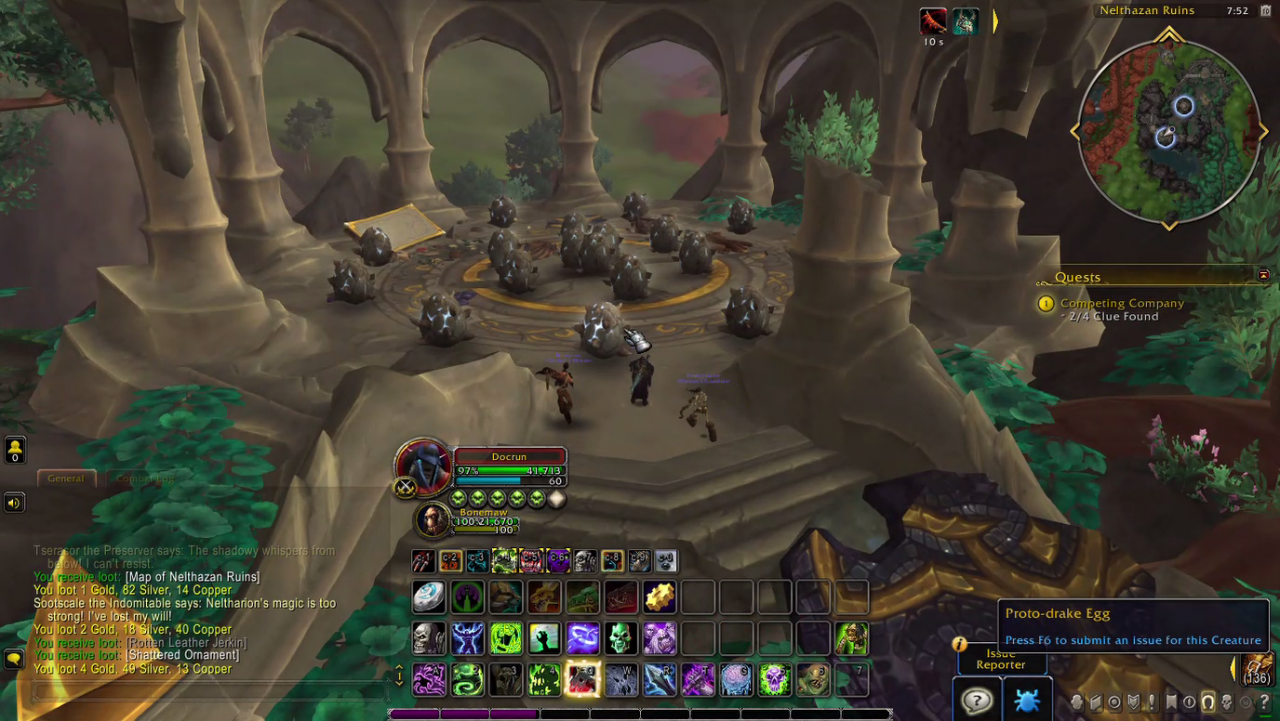Collapse the Quests tracker header

1264,275
